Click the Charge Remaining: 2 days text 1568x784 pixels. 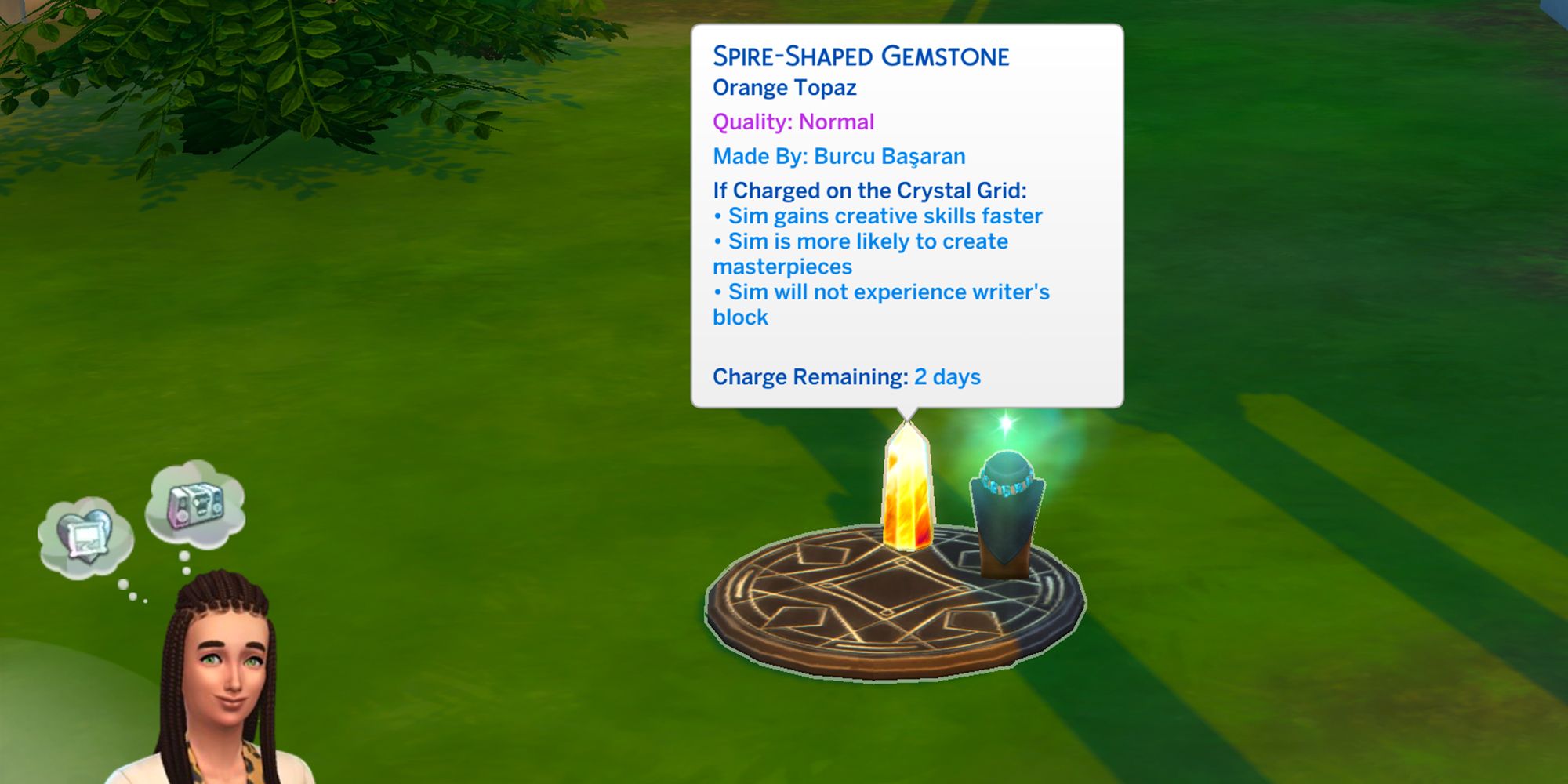tap(845, 376)
